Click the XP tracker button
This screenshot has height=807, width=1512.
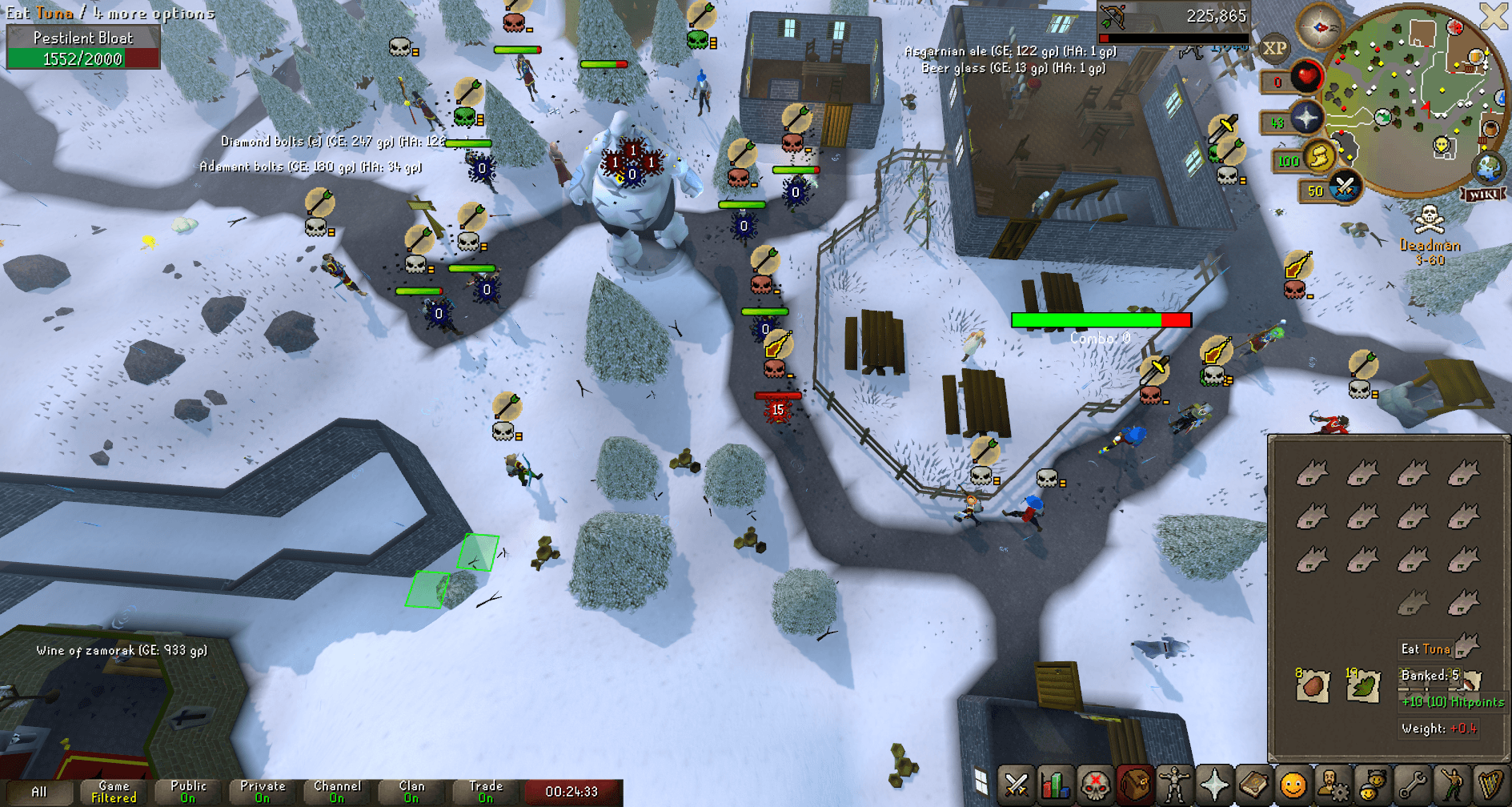1275,48
